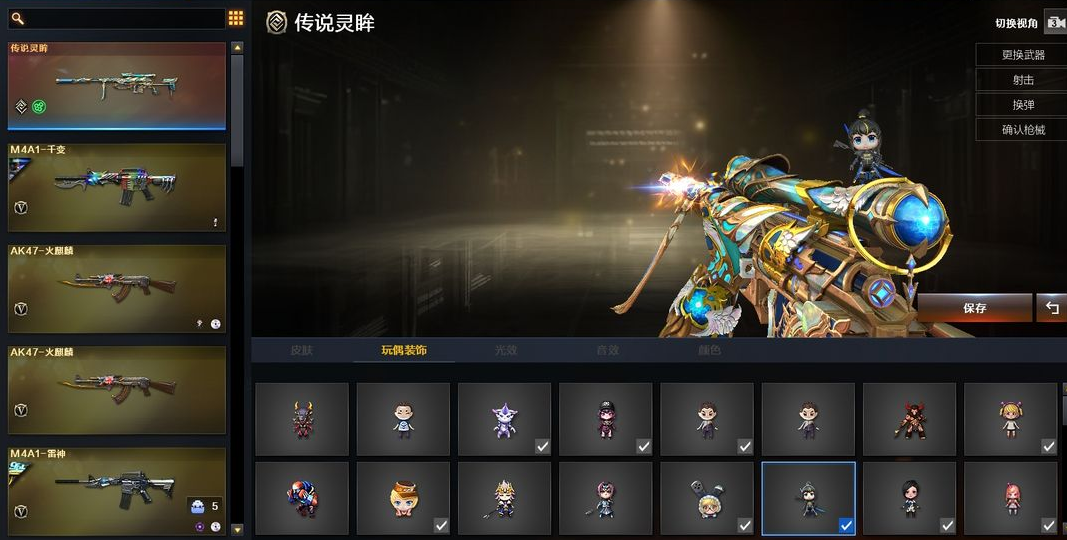
Task: Pick the pink-haired girl doll
Action: (x=1010, y=498)
